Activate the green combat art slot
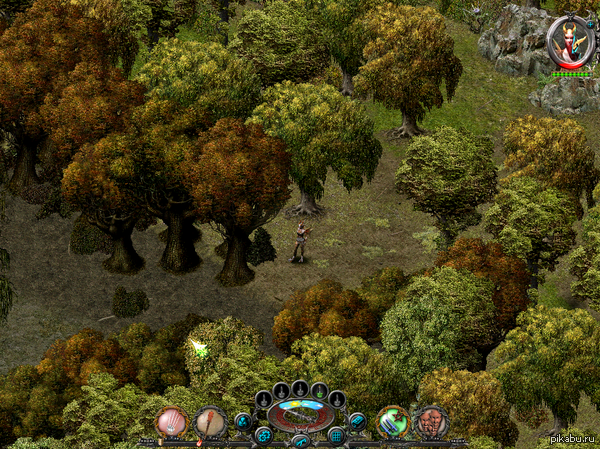 coord(392,422)
